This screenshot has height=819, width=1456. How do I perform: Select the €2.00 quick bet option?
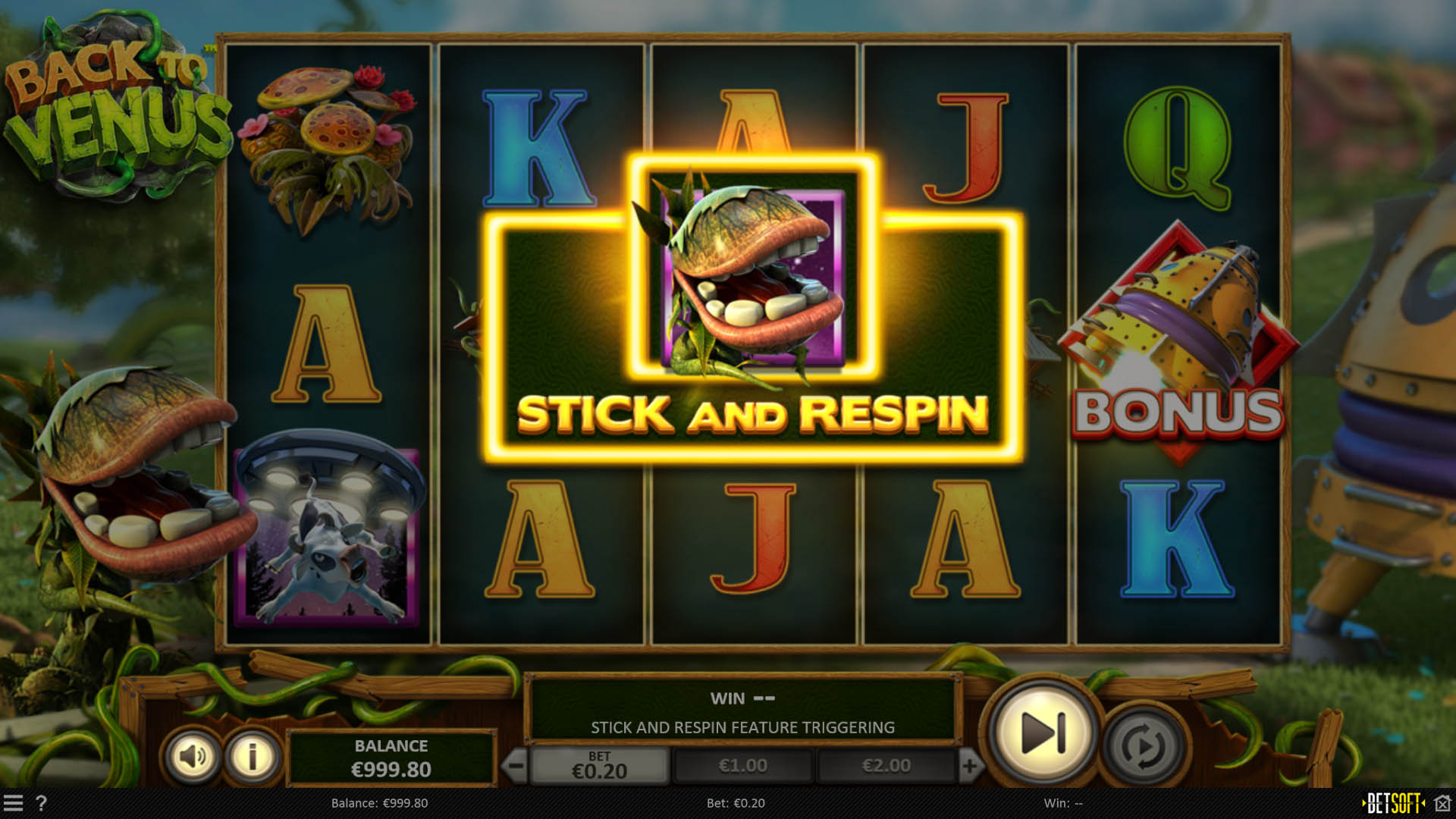(x=885, y=765)
